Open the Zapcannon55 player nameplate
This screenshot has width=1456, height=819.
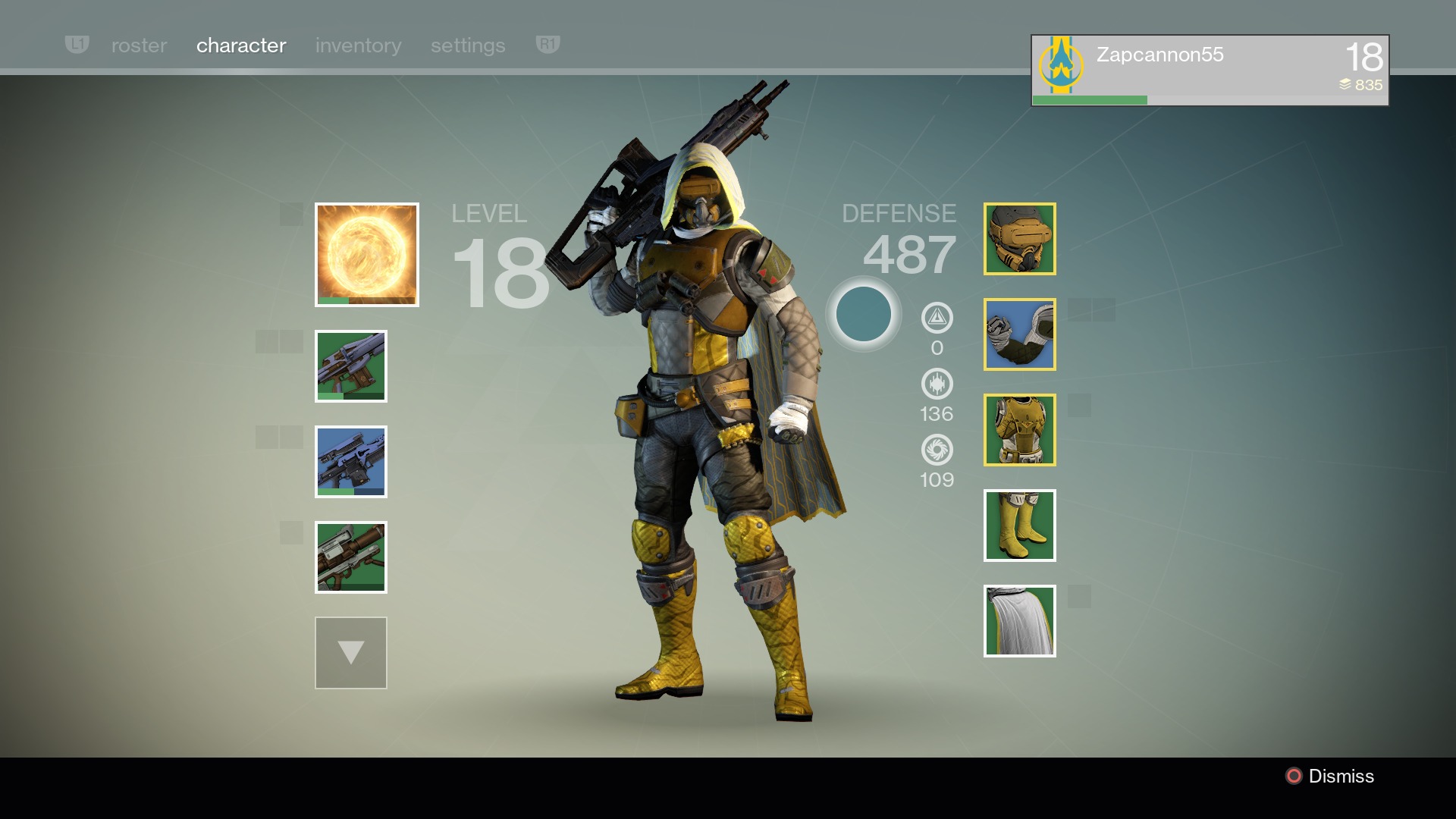click(1210, 70)
